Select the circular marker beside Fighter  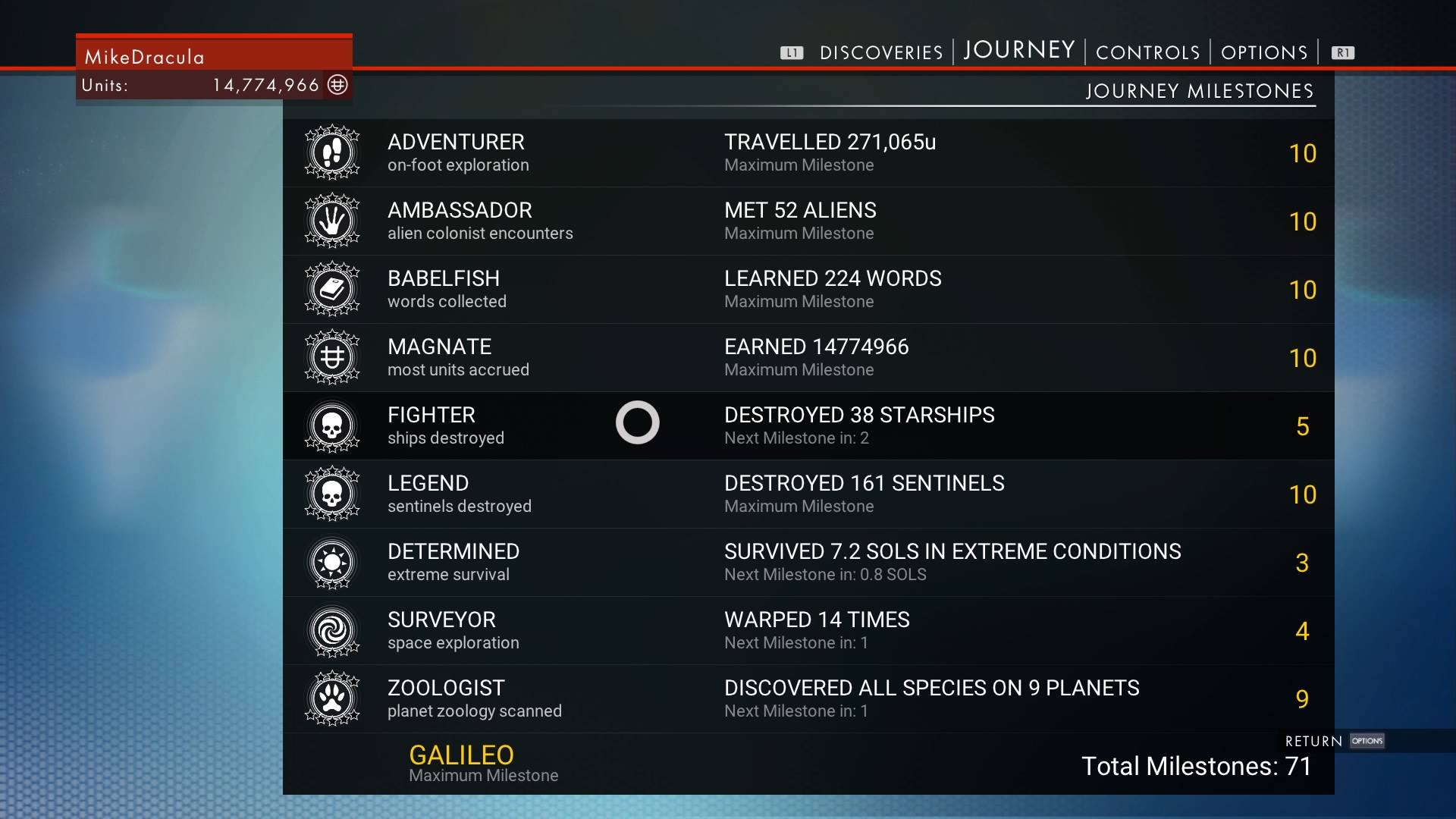638,422
